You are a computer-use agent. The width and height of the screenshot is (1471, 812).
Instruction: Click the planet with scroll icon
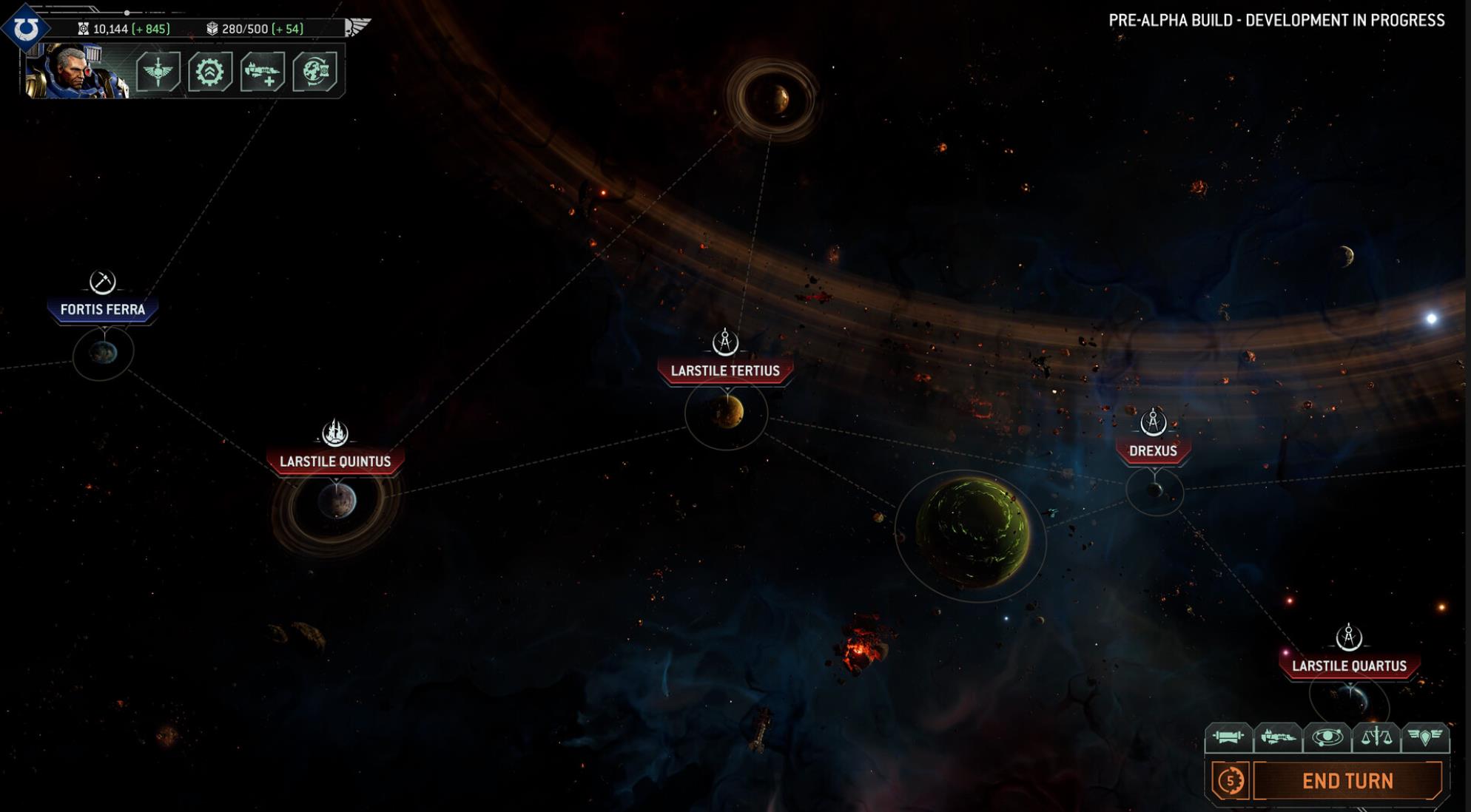pyautogui.click(x=315, y=72)
